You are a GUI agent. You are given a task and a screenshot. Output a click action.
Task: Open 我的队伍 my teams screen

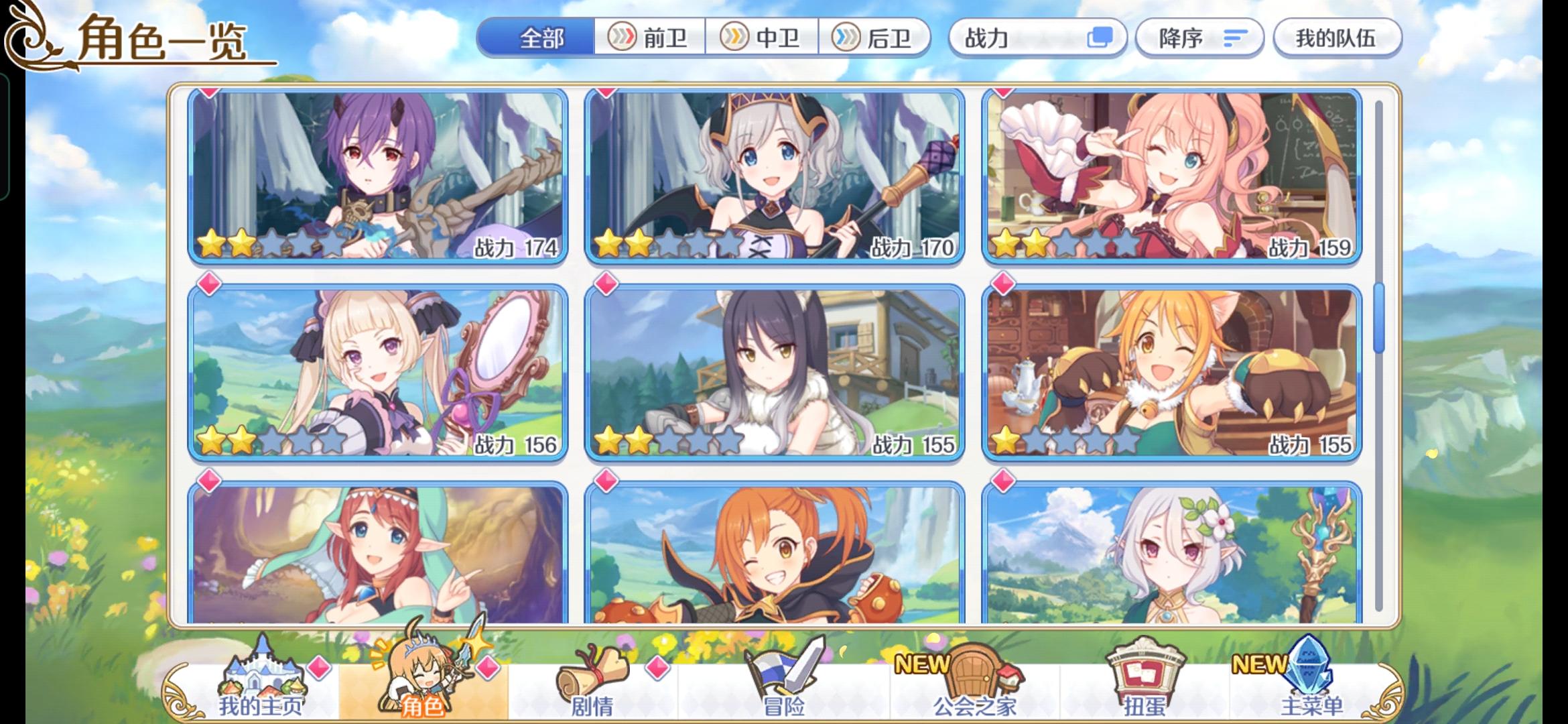click(x=1337, y=38)
